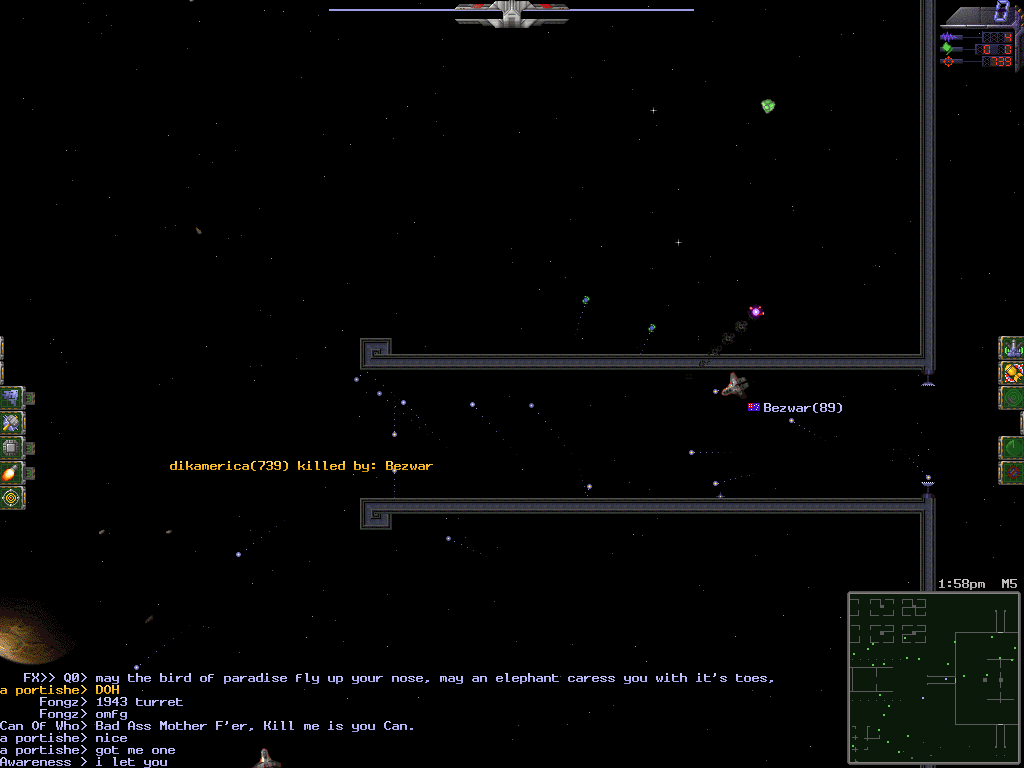Select the grey octagonal plate item
This screenshot has width=1024, height=768.
click(x=12, y=448)
